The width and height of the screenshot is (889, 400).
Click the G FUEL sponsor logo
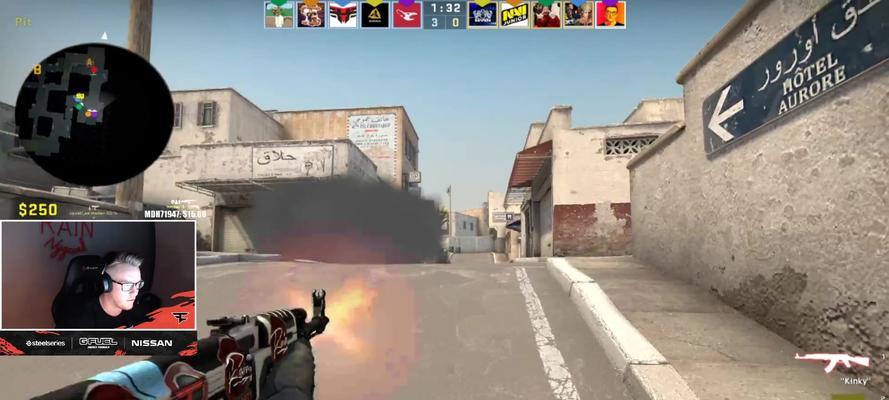[x=98, y=342]
